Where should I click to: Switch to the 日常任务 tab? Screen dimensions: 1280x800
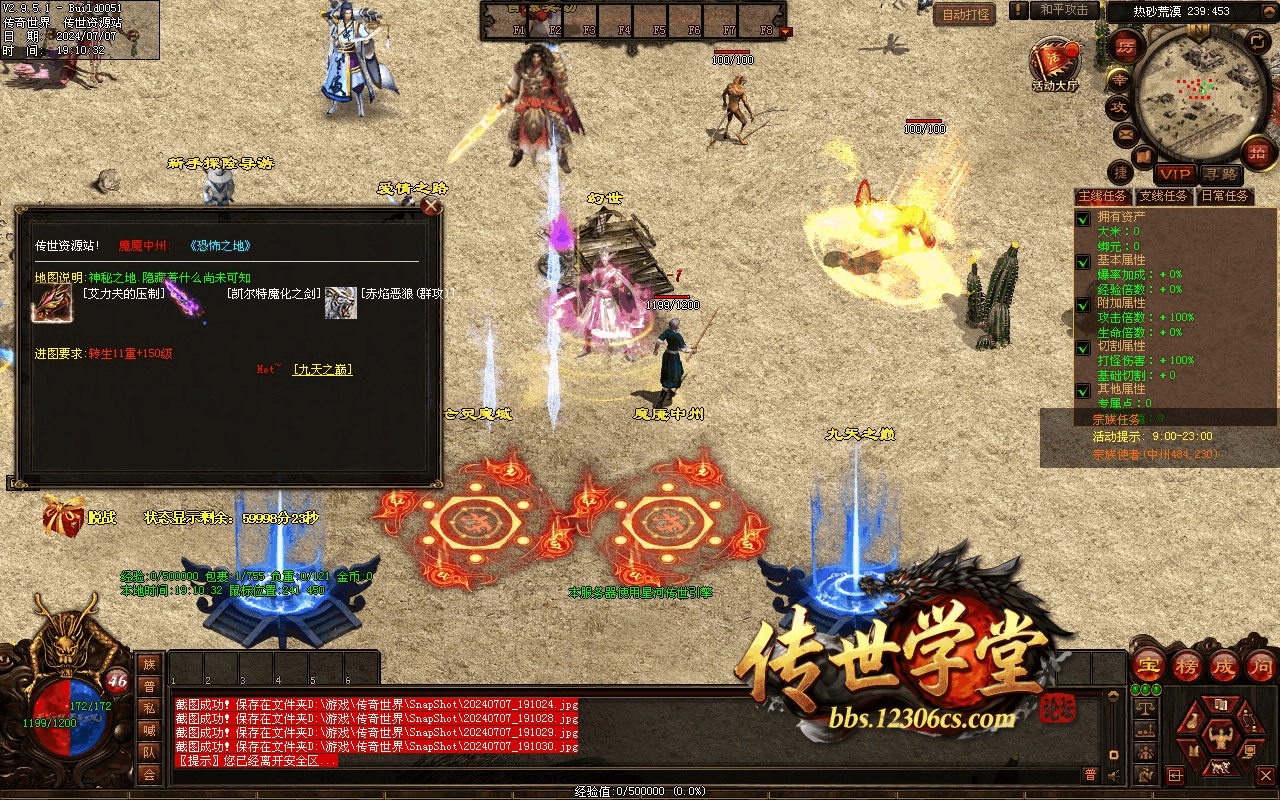[x=1224, y=196]
